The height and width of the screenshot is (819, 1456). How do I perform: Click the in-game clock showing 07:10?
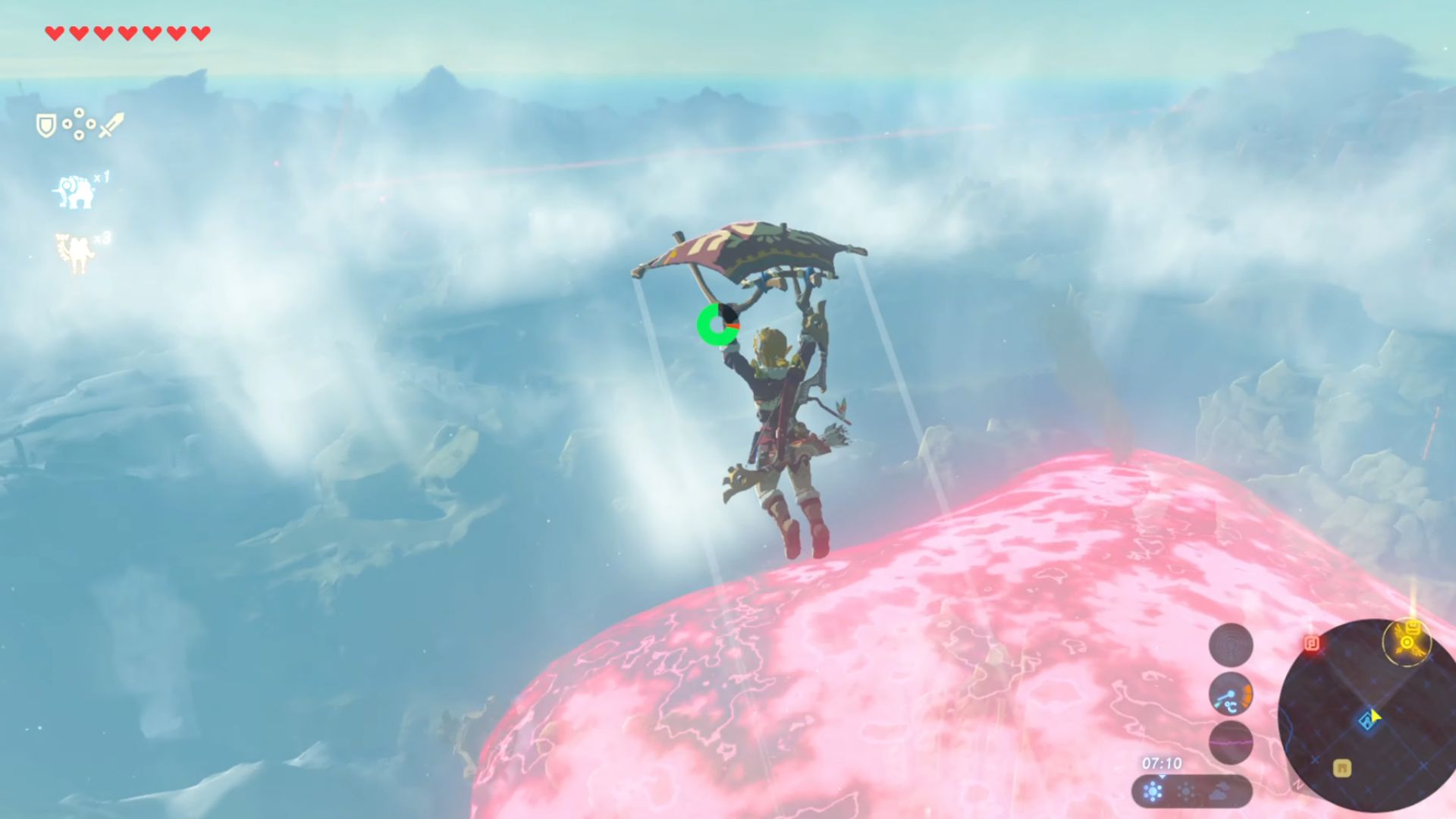1162,764
